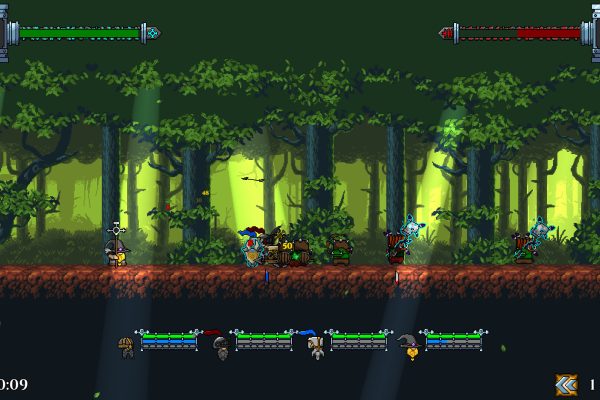Screen dimensions: 600x400
Task: Select the red-plumed dark knight portrait
Action: pos(220,347)
